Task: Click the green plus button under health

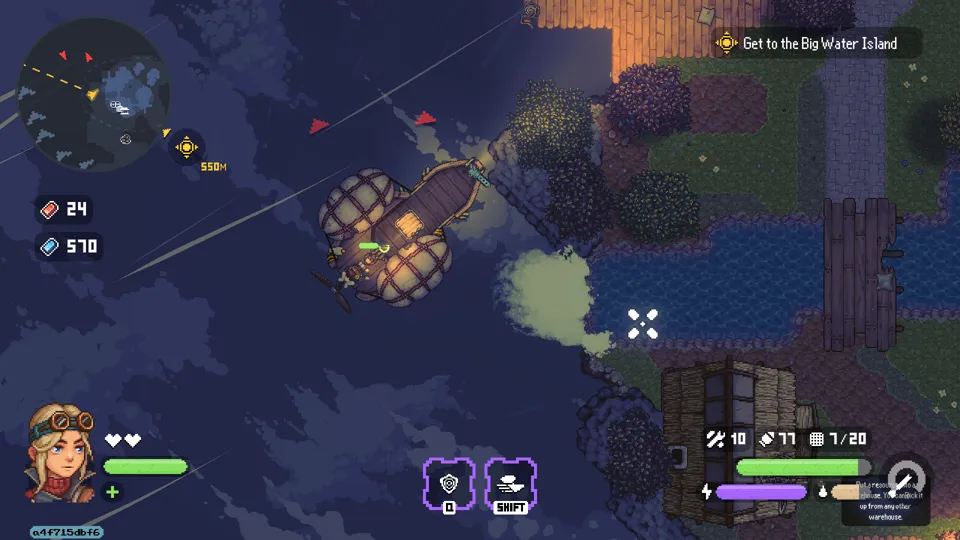Action: click(112, 491)
